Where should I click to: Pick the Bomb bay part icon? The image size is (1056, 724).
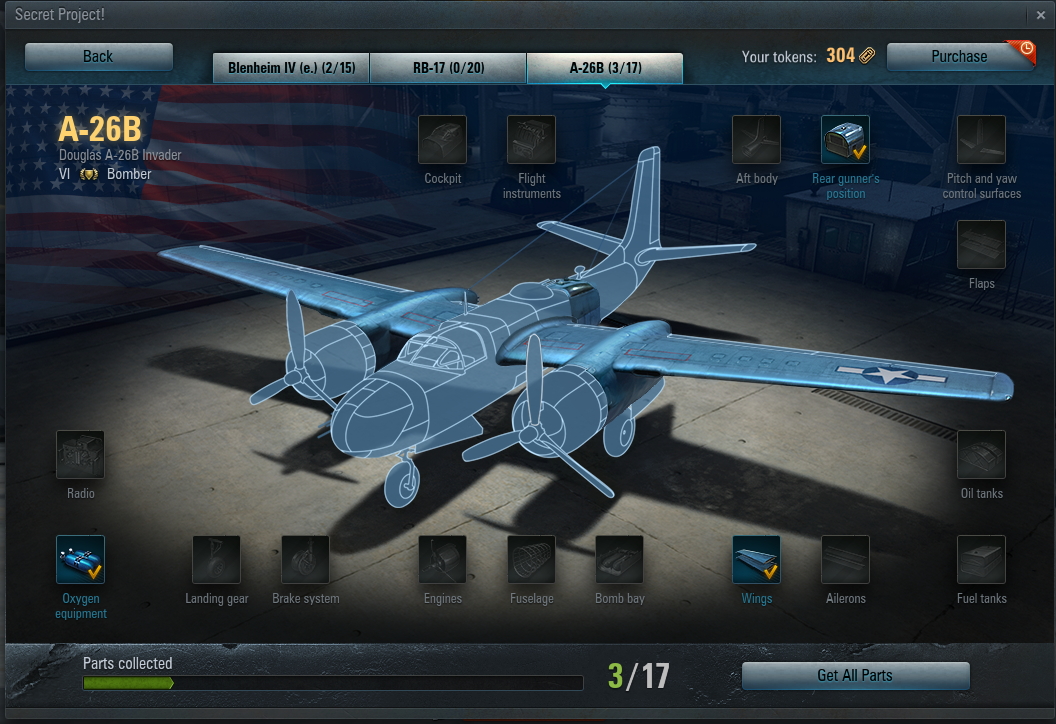[620, 560]
